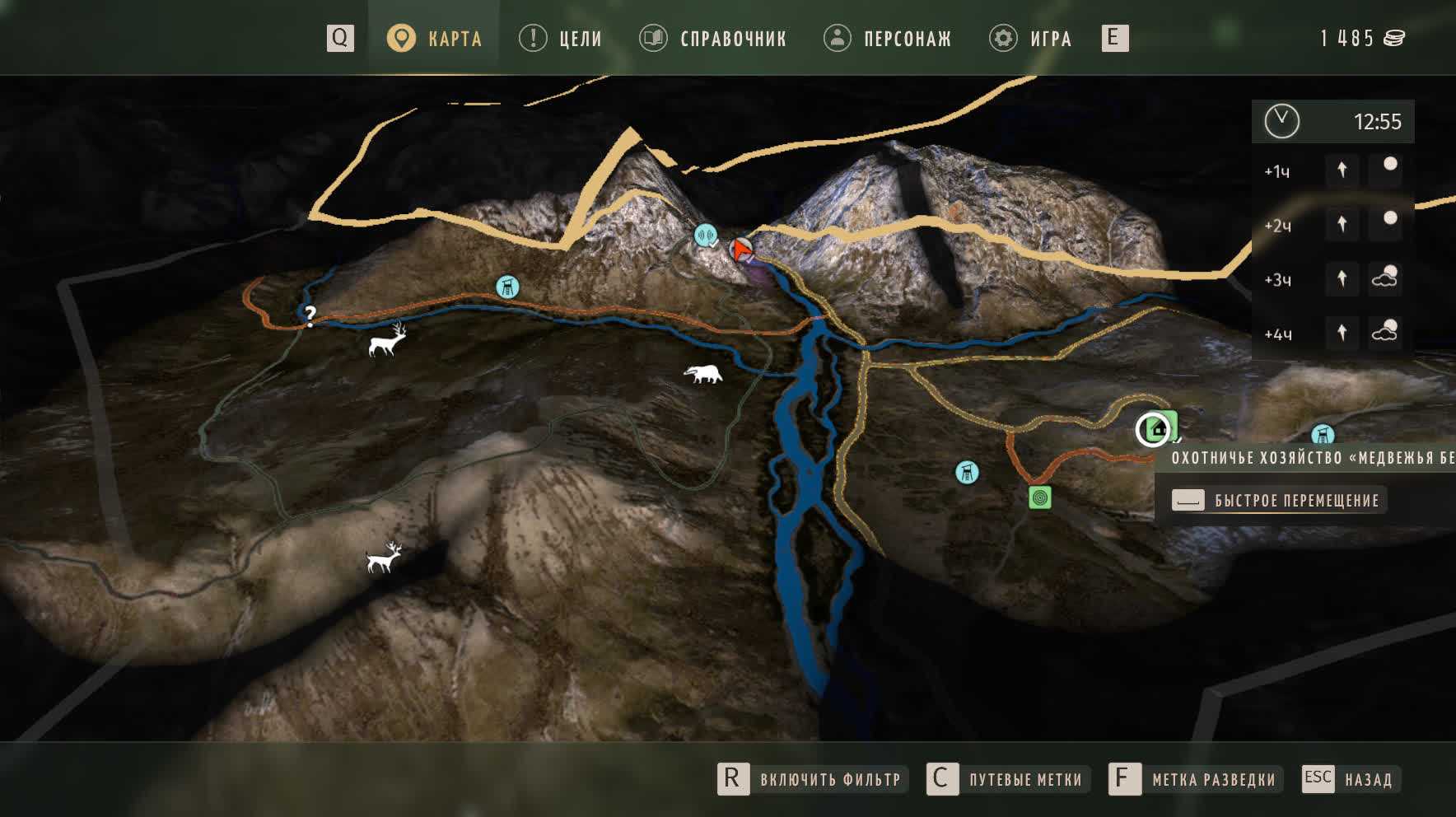The width and height of the screenshot is (1456, 817).
Task: Choose the +1ч time forecast row
Action: [x=1332, y=170]
